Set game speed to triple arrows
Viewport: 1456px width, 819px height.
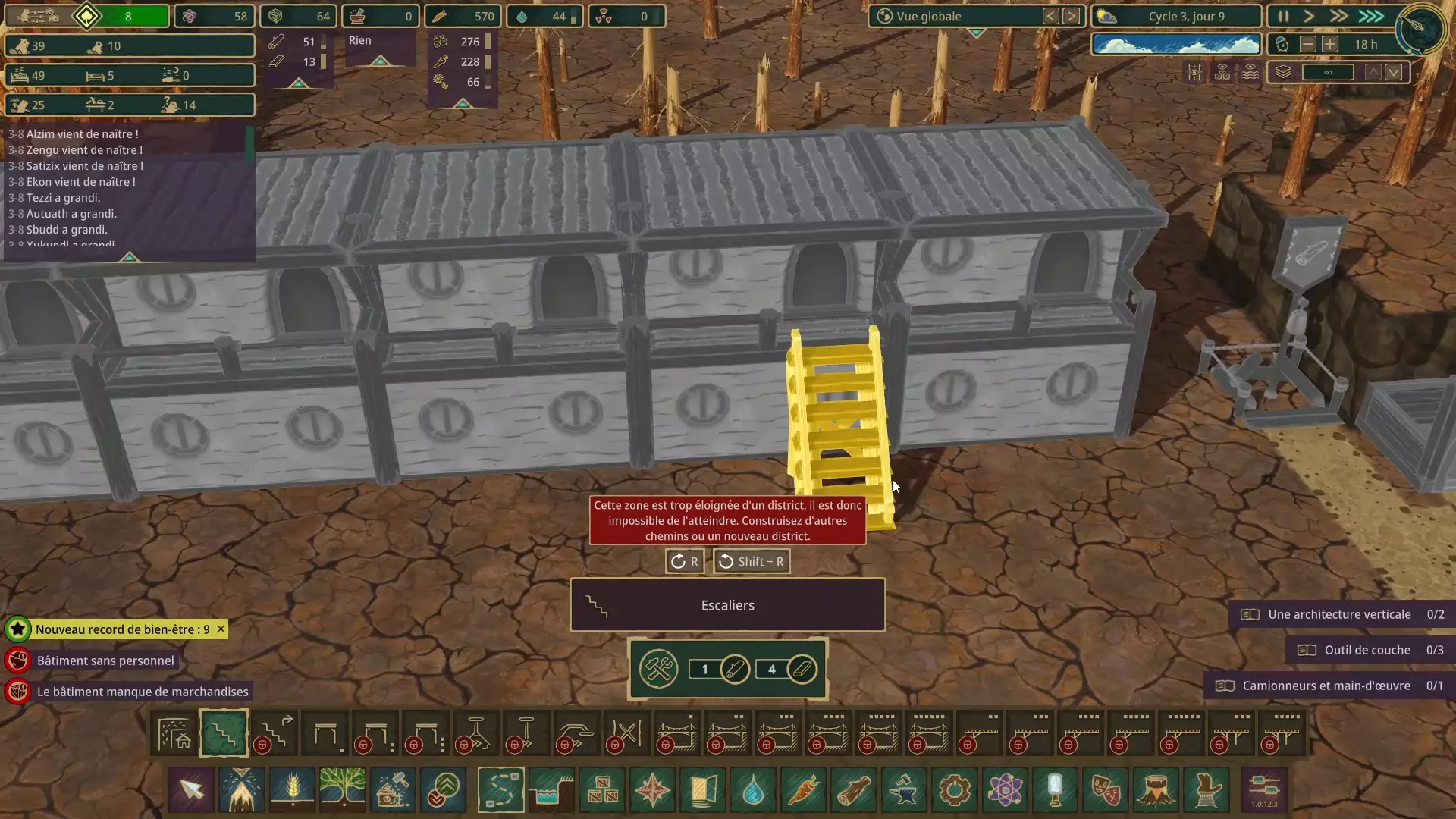[x=1370, y=16]
